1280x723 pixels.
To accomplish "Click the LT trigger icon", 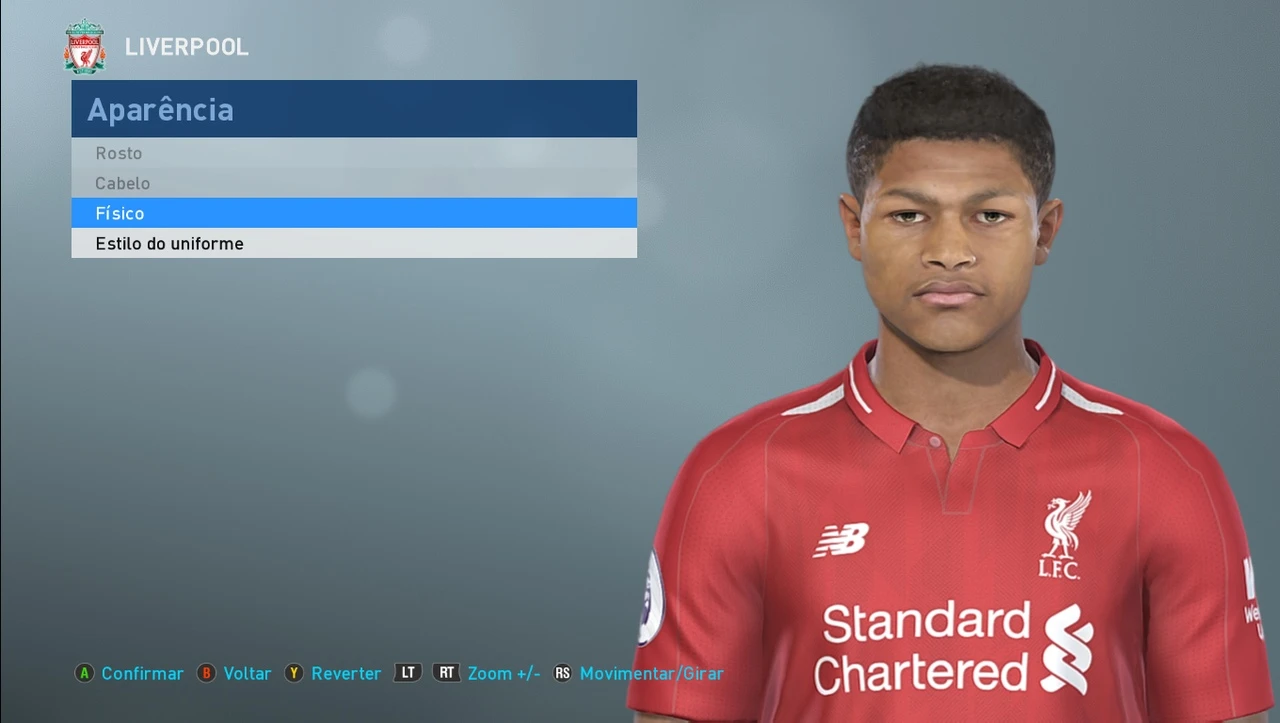I will (x=408, y=673).
